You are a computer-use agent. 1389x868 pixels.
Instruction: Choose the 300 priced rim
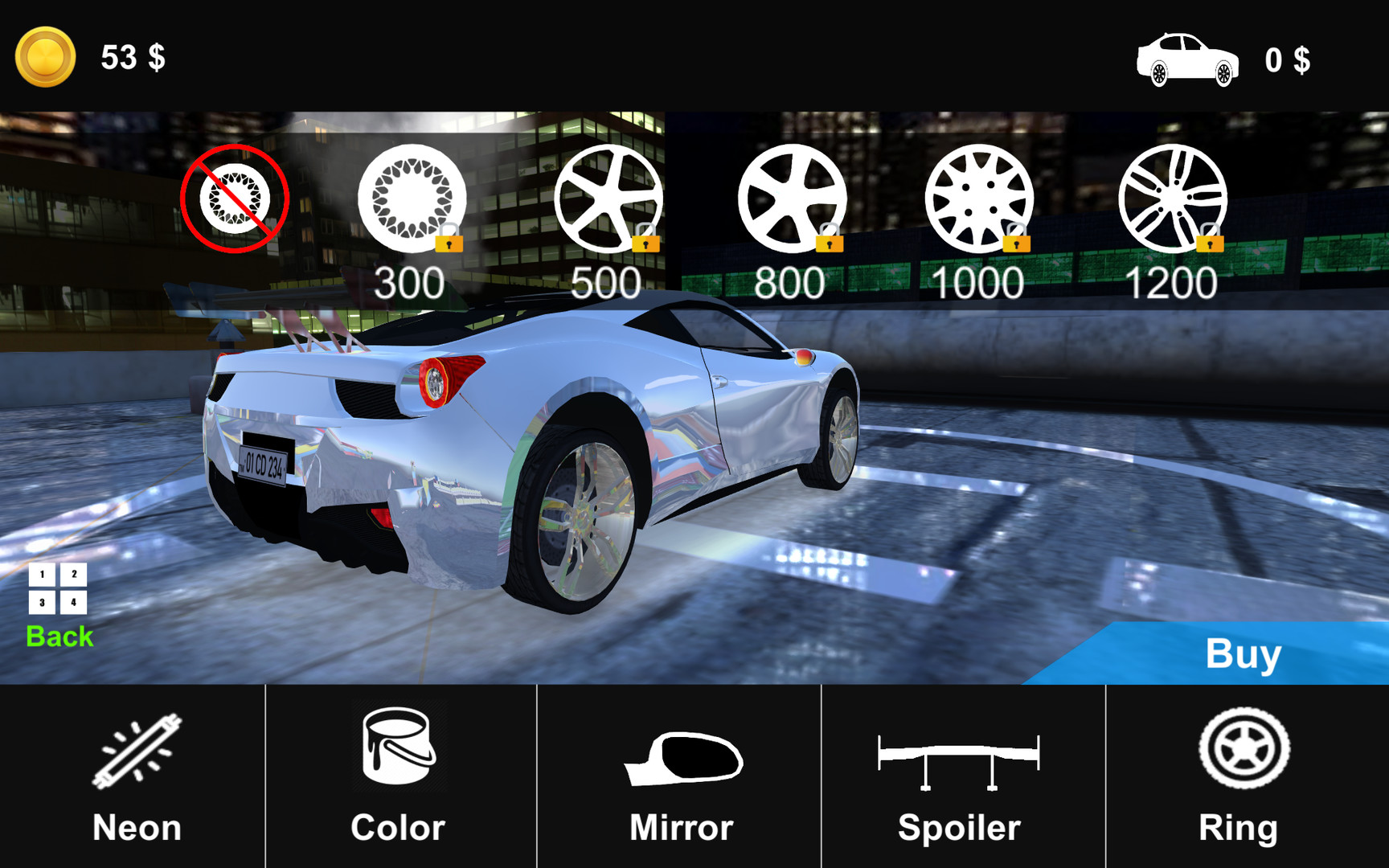pos(412,199)
